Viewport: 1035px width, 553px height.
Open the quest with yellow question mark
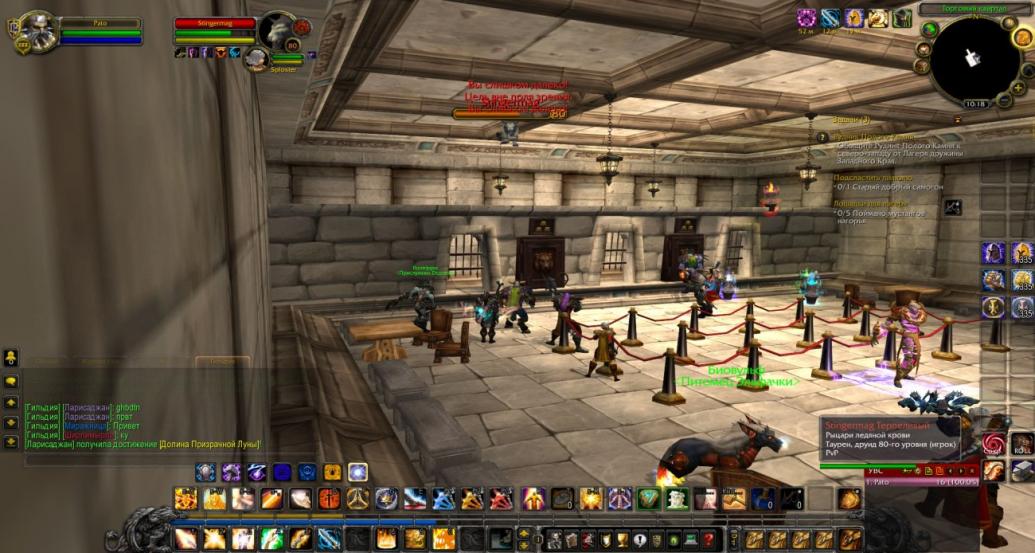(x=822, y=137)
